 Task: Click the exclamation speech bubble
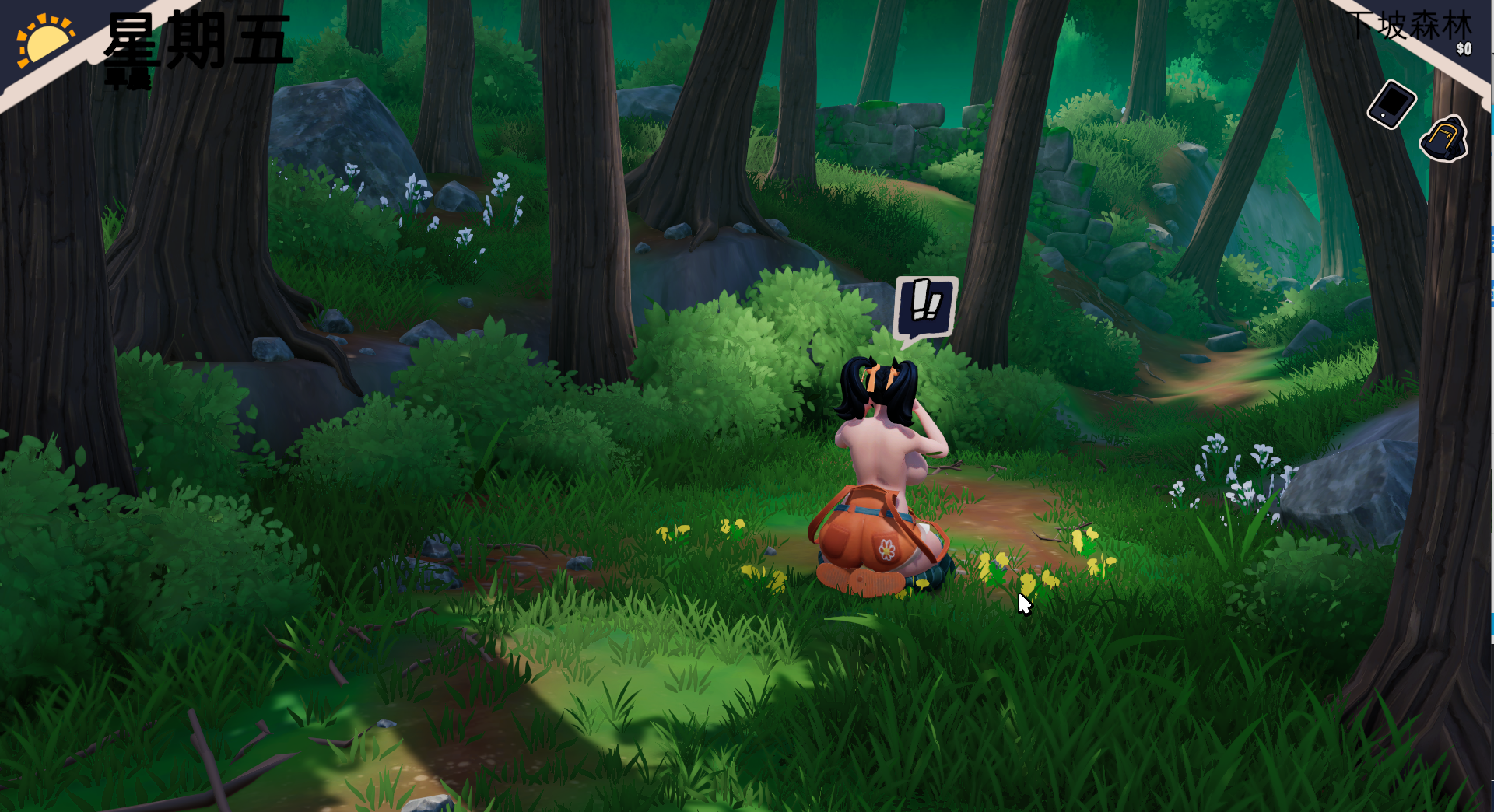pyautogui.click(x=925, y=307)
